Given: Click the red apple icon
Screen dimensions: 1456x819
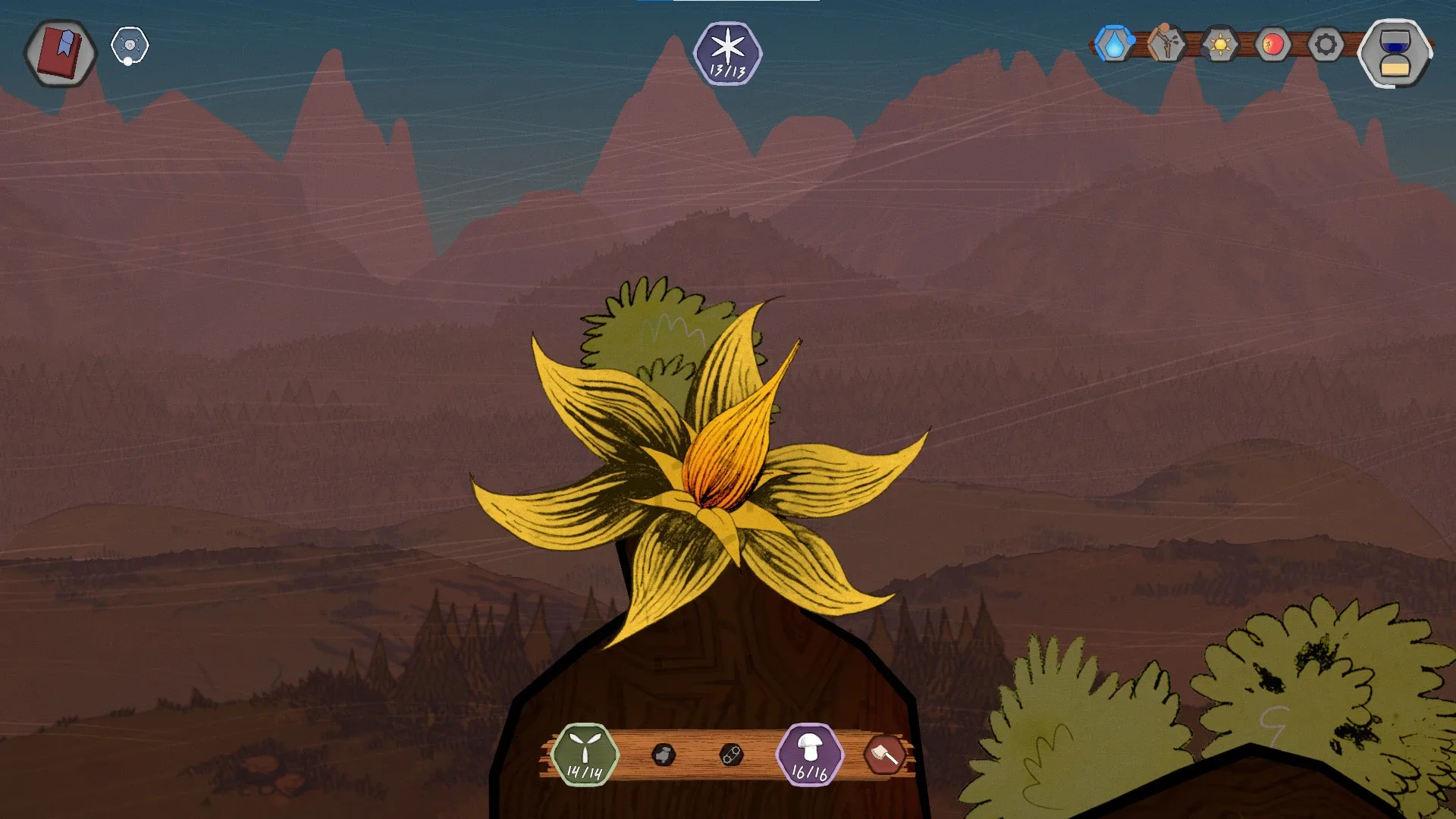Looking at the screenshot, I should point(1272,45).
